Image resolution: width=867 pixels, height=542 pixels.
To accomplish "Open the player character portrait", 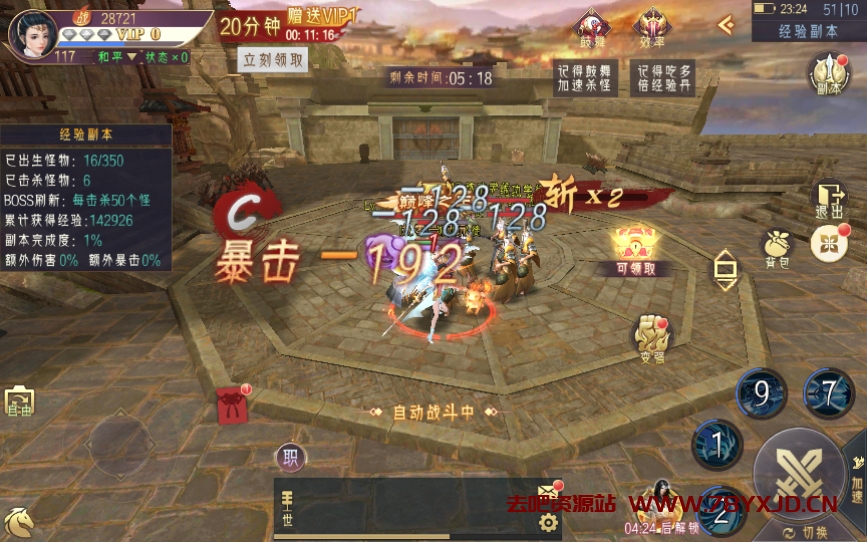I will click(x=32, y=35).
